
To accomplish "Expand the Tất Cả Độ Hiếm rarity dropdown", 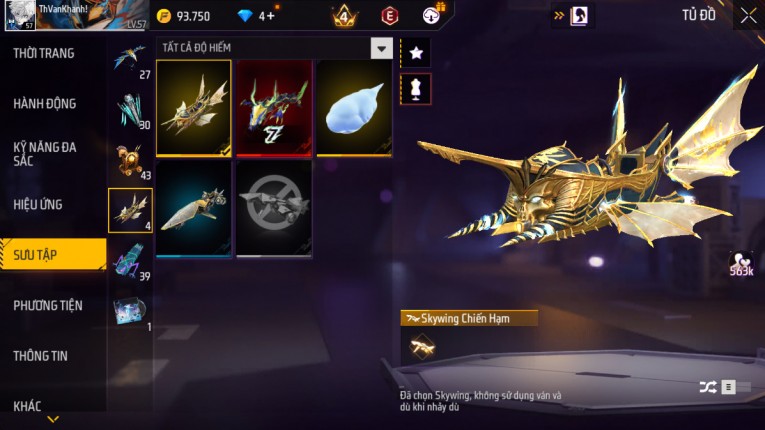I will 381,48.
